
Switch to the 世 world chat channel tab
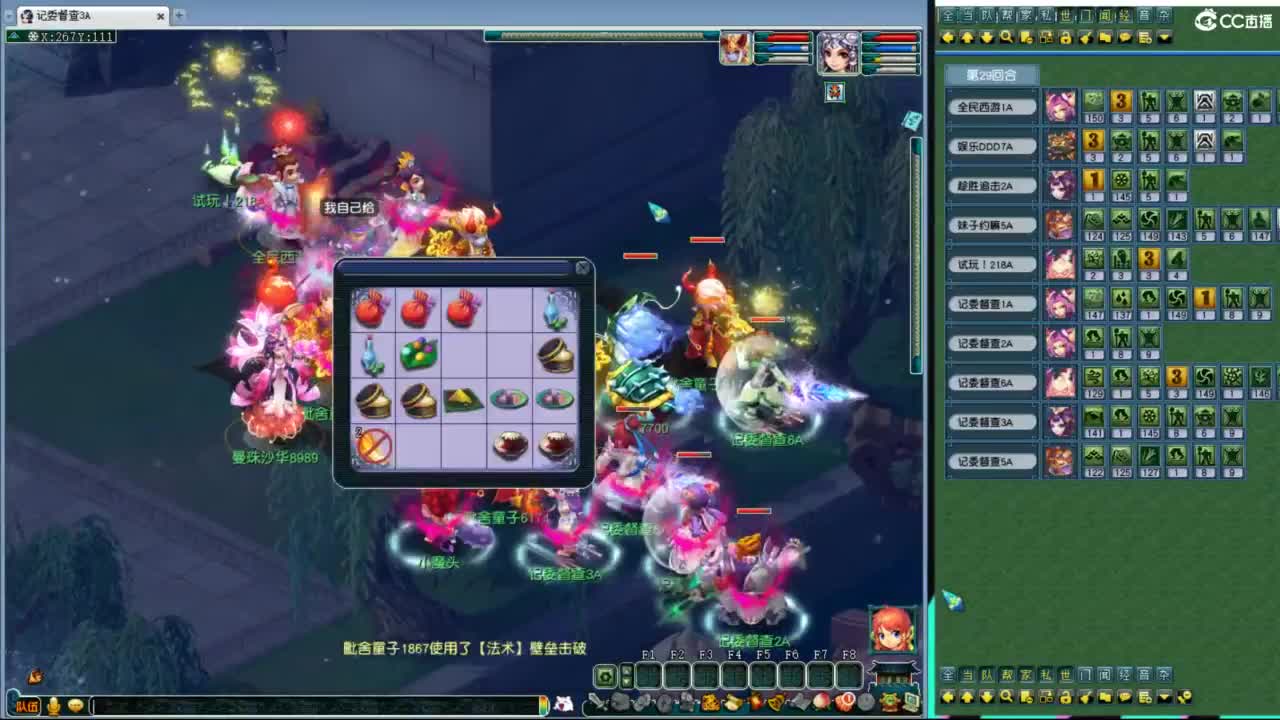click(1064, 15)
